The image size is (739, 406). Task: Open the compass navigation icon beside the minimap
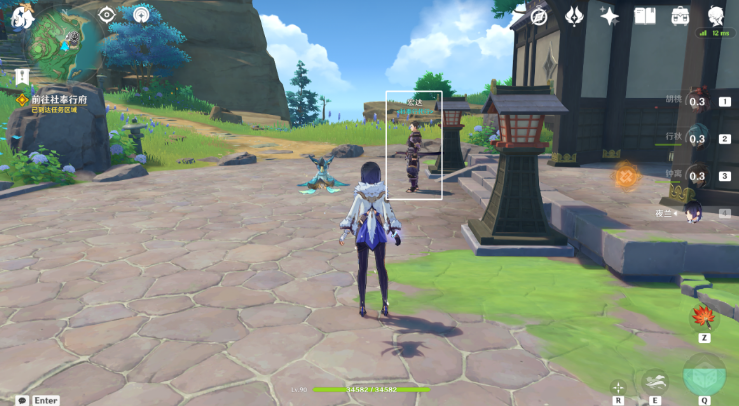[x=141, y=15]
